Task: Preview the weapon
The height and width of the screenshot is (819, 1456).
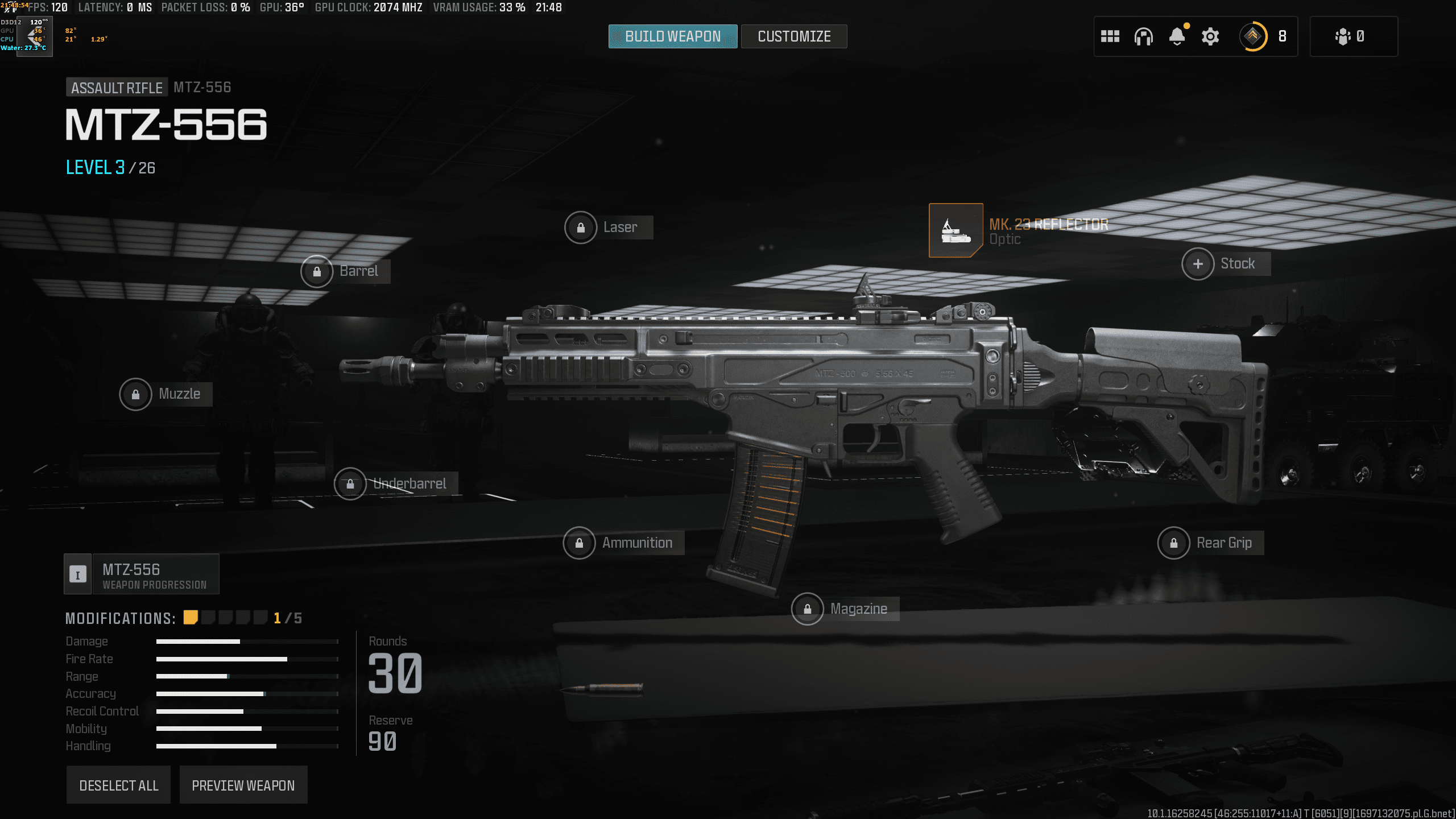Action: pyautogui.click(x=243, y=785)
